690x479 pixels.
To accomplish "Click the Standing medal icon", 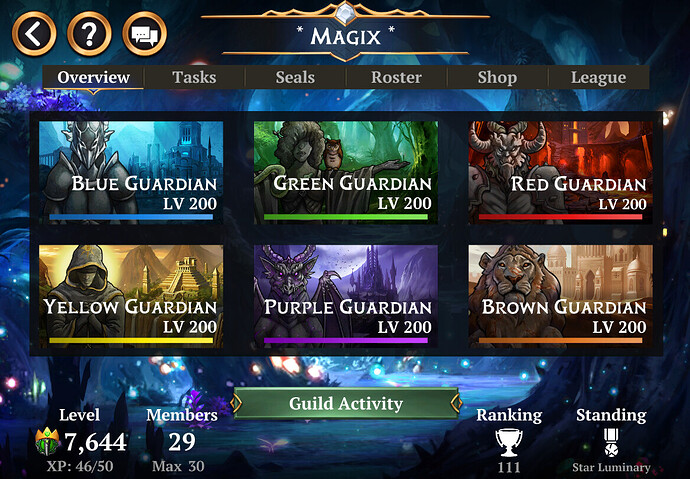I will click(x=610, y=442).
